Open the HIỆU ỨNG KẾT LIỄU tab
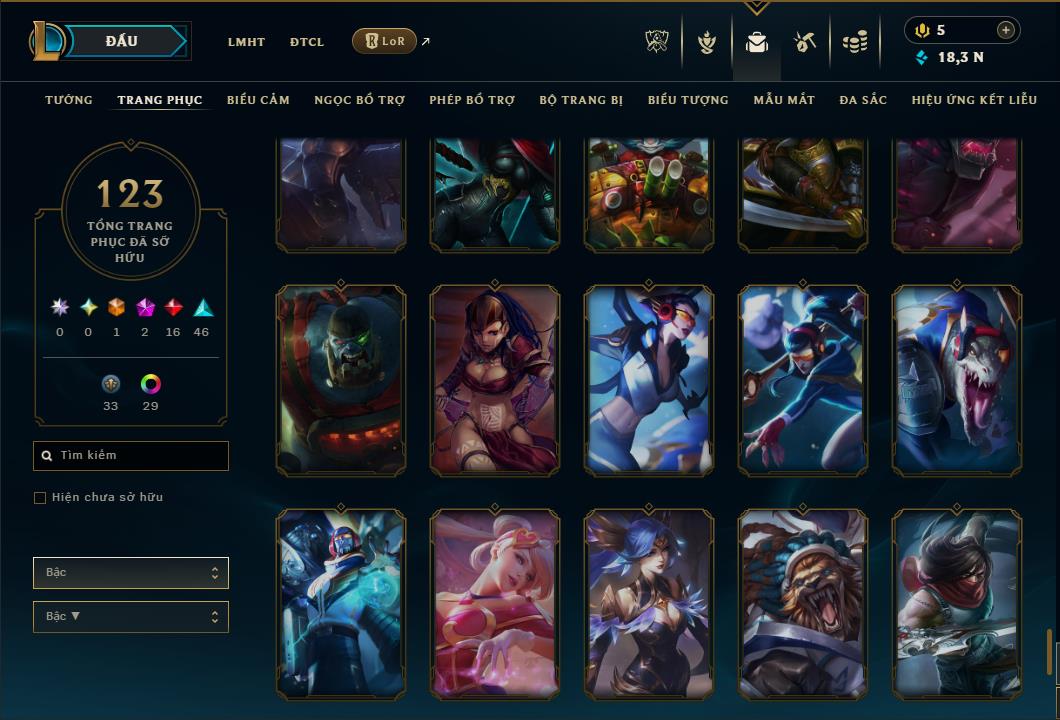 [x=974, y=100]
